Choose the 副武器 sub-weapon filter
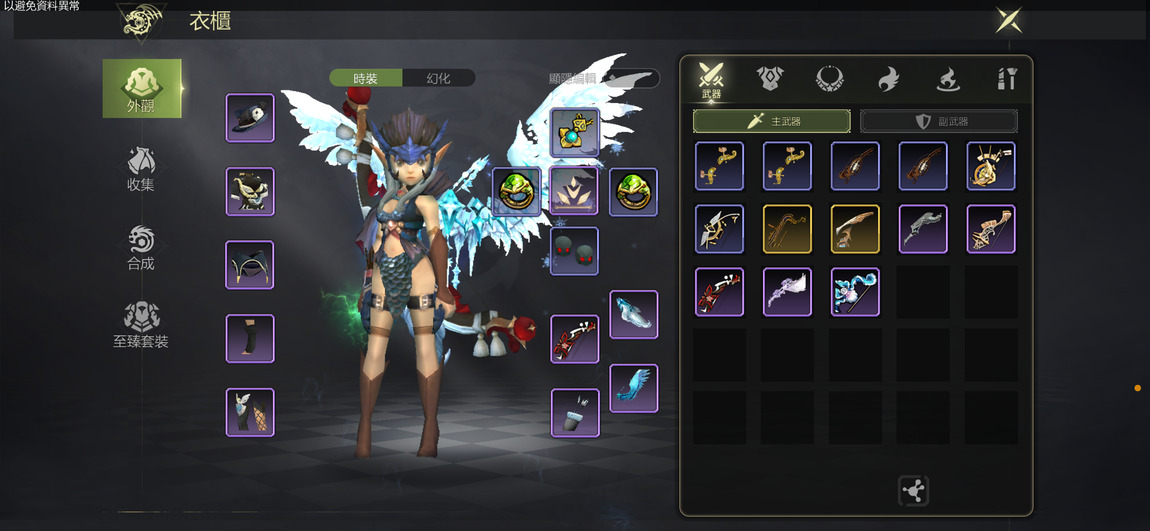Screen dimensions: 1150x531 click(940, 121)
